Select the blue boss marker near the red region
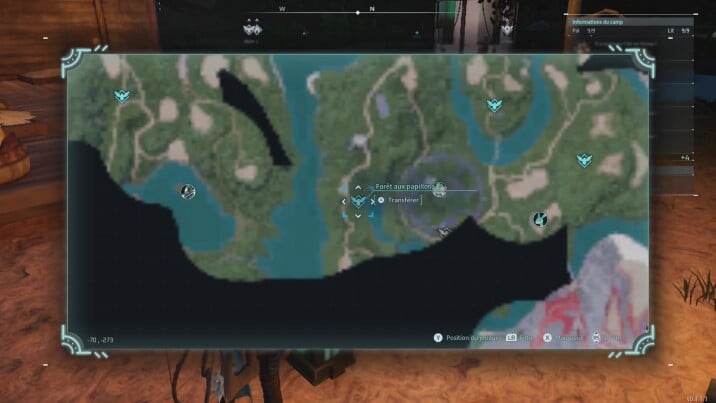Image resolution: width=716 pixels, height=403 pixels. pyautogui.click(x=540, y=219)
